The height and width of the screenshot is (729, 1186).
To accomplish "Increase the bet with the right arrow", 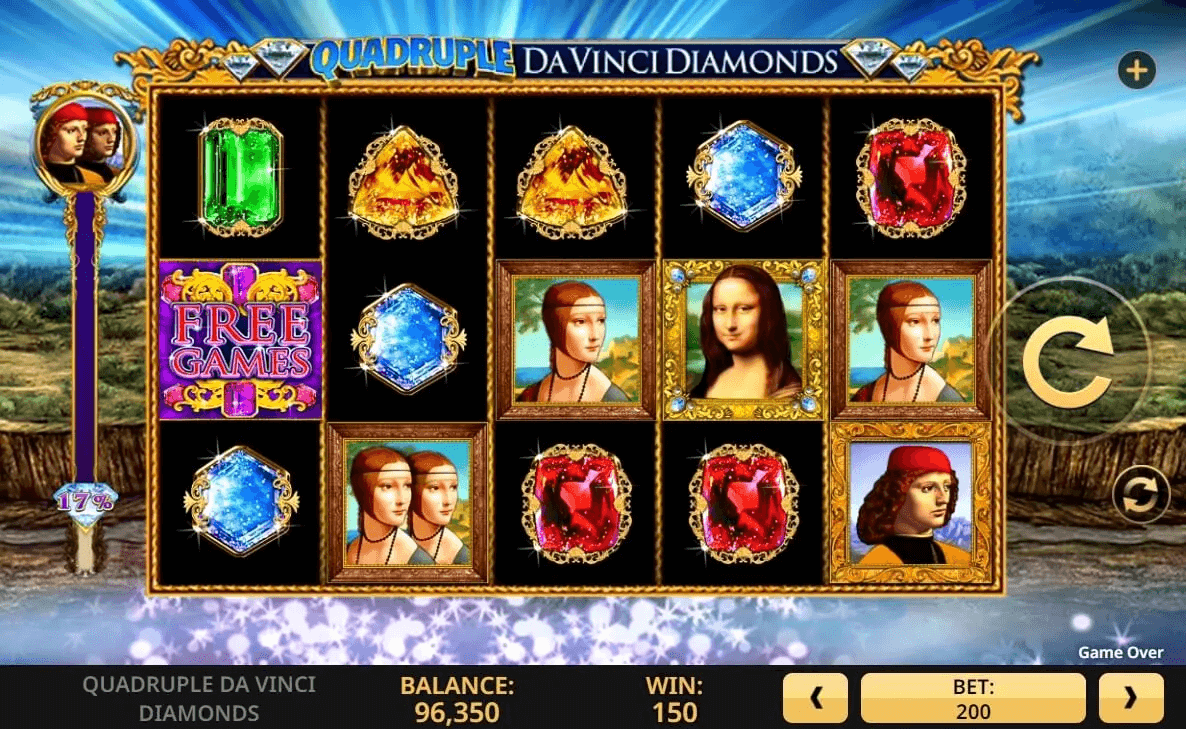I will click(1131, 698).
